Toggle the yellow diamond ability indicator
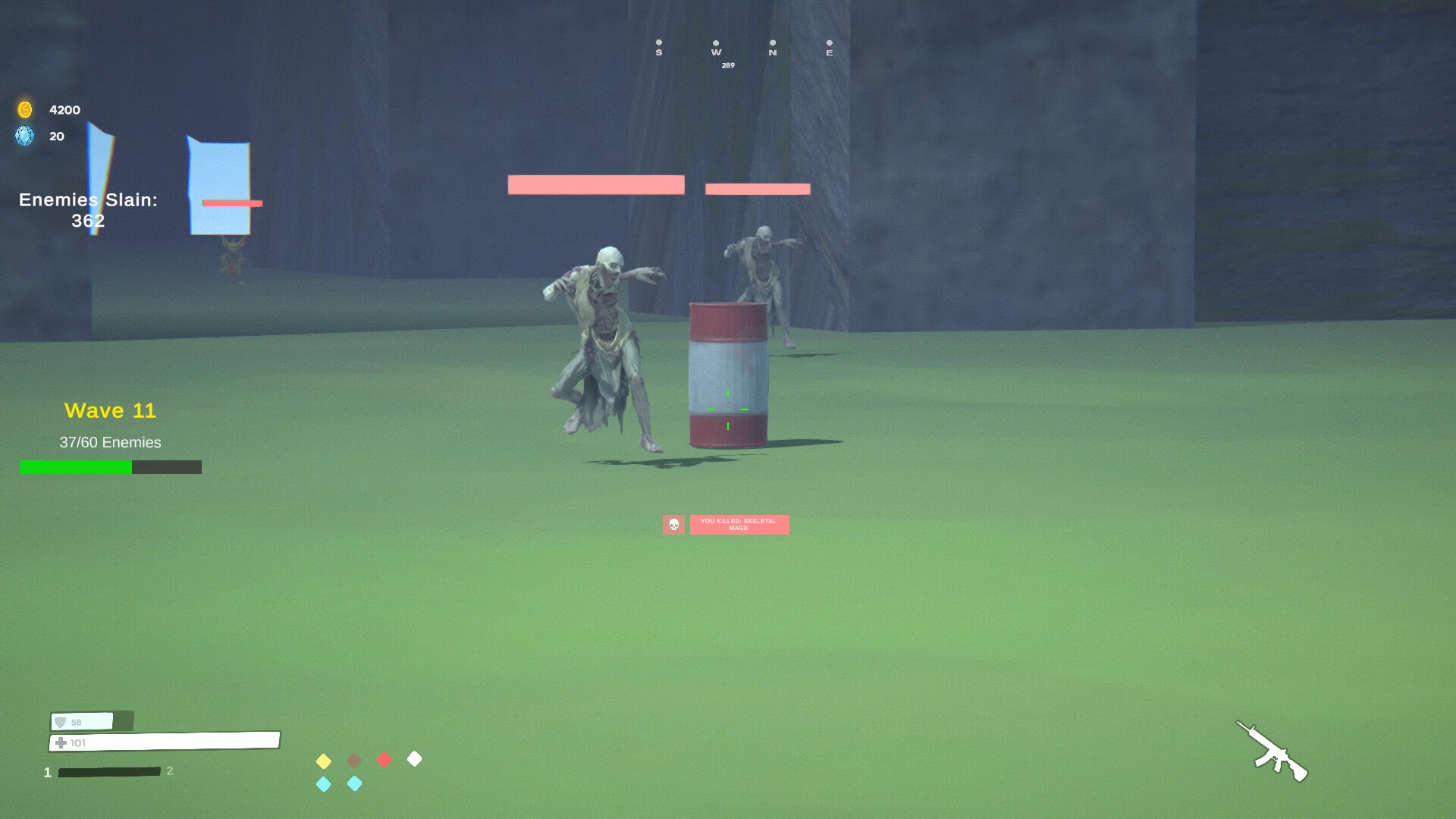The image size is (1456, 819). 324,759
